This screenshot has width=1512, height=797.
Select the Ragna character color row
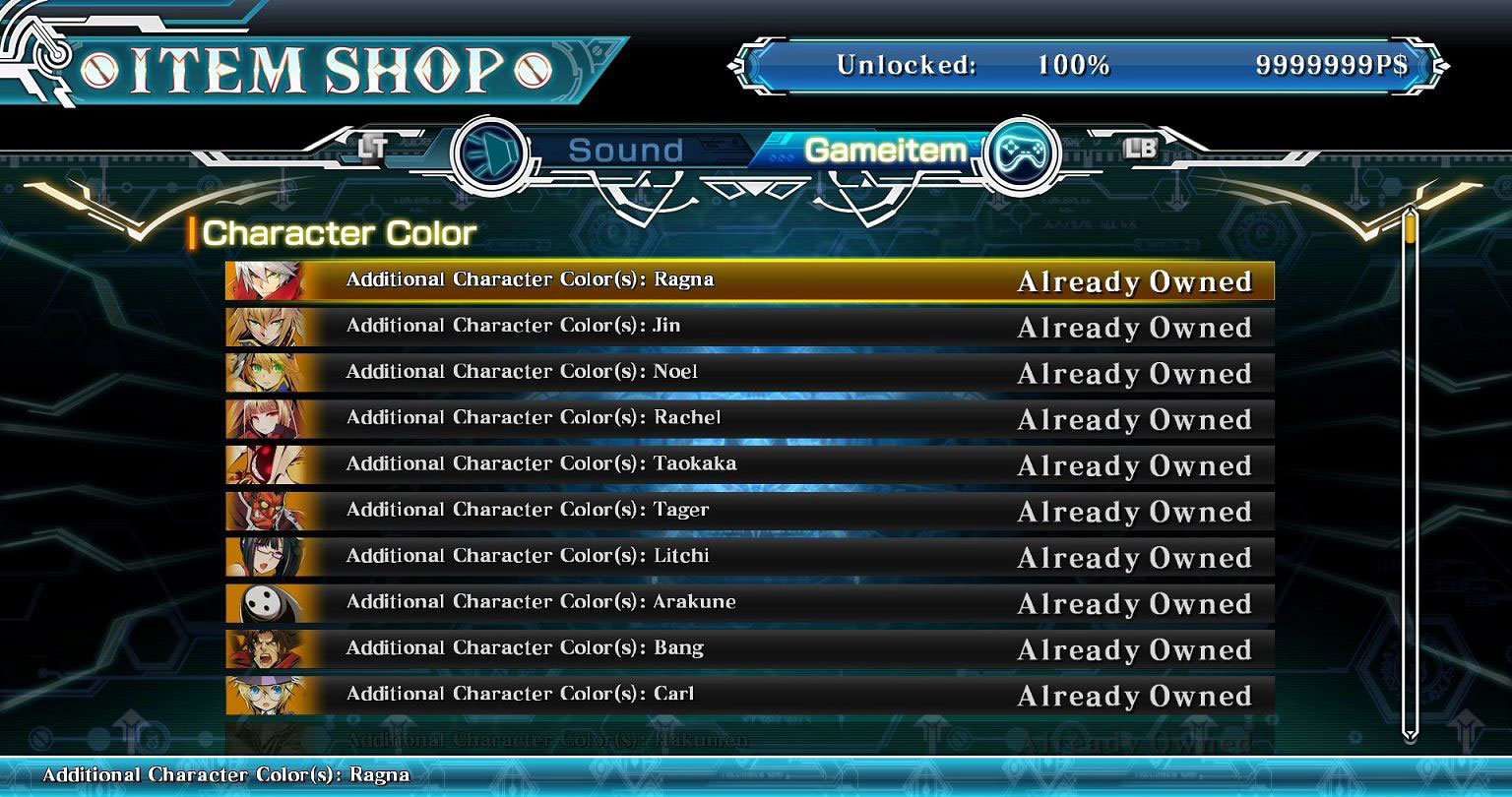point(748,280)
